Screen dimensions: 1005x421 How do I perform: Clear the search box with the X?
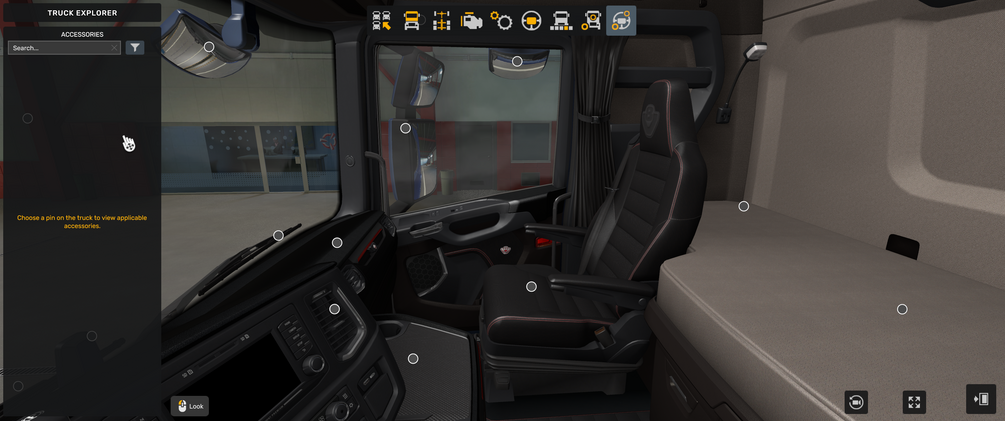click(x=115, y=48)
